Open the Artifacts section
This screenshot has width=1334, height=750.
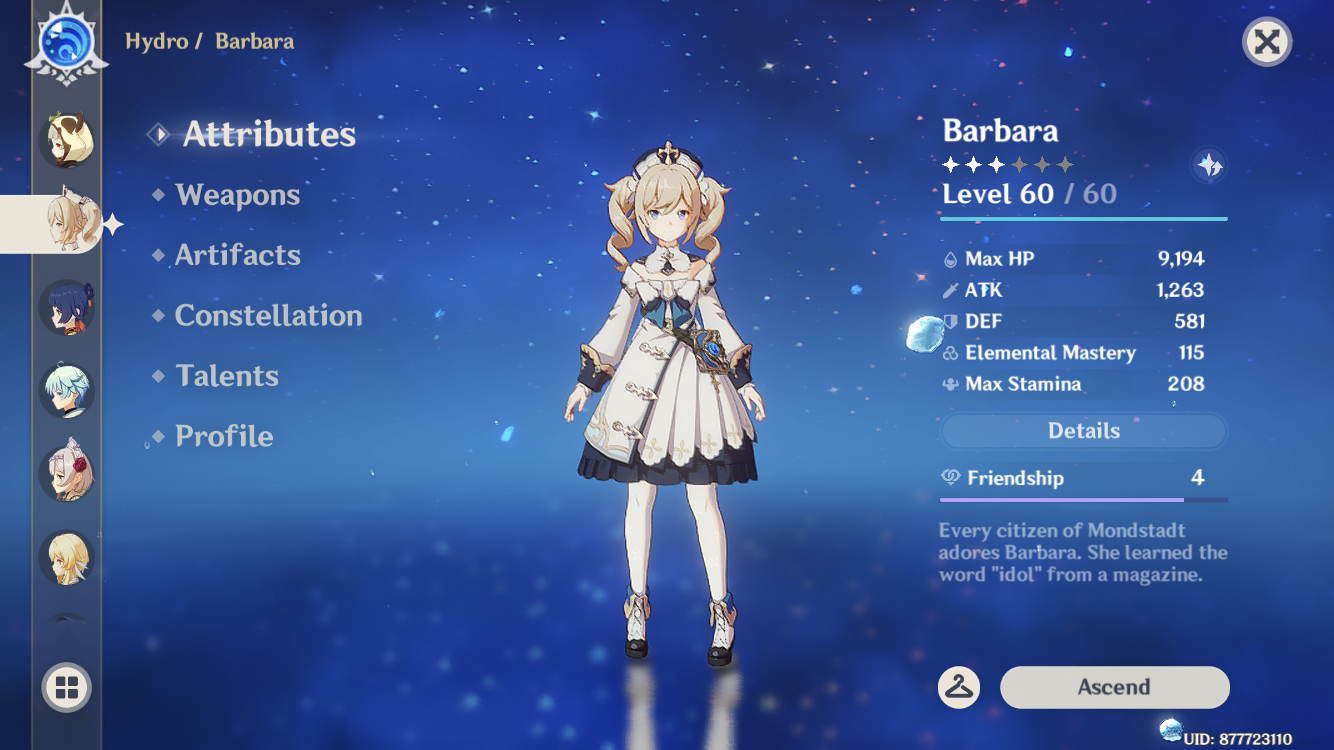(238, 255)
